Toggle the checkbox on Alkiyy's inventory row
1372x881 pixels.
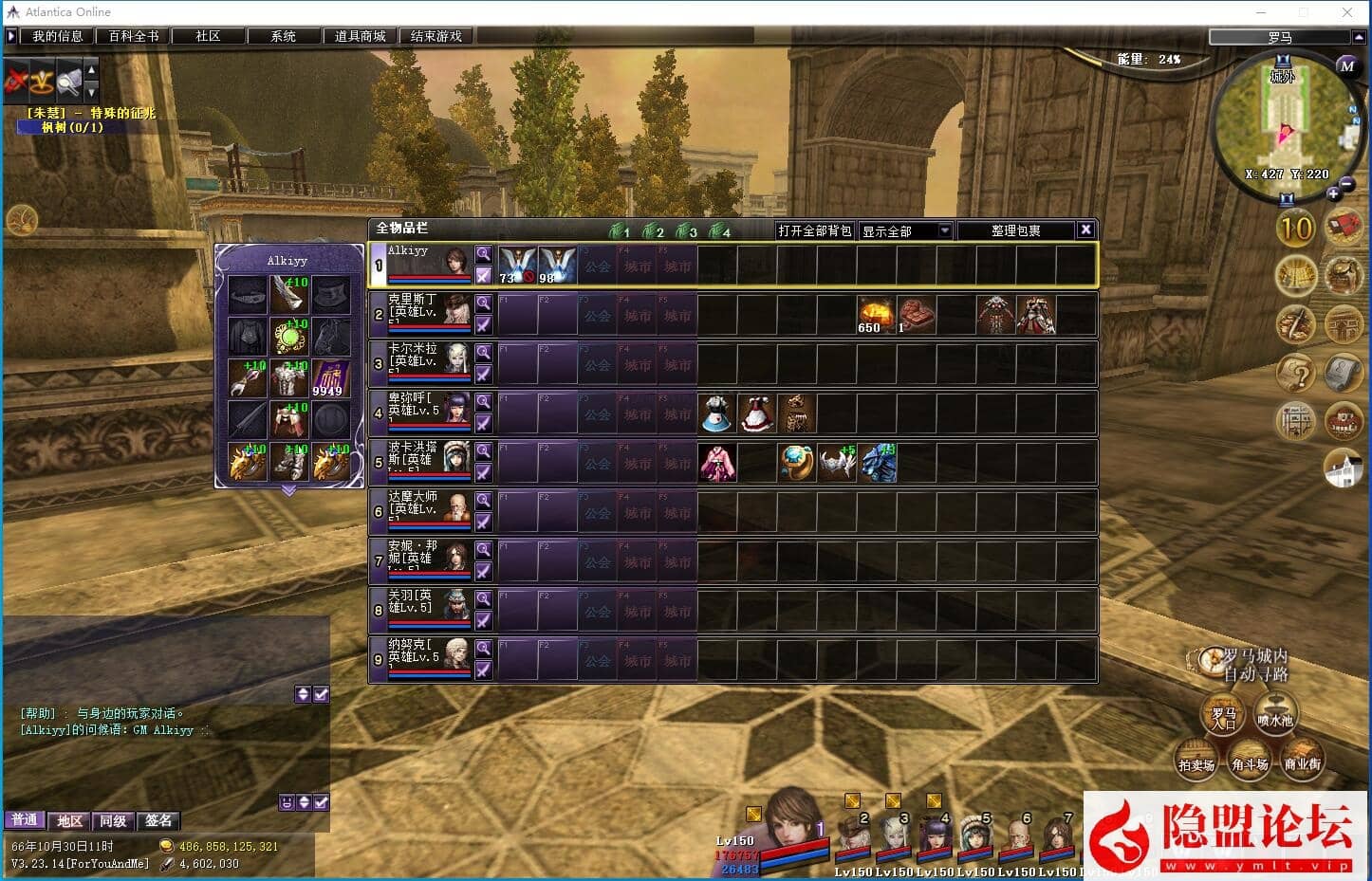[484, 276]
